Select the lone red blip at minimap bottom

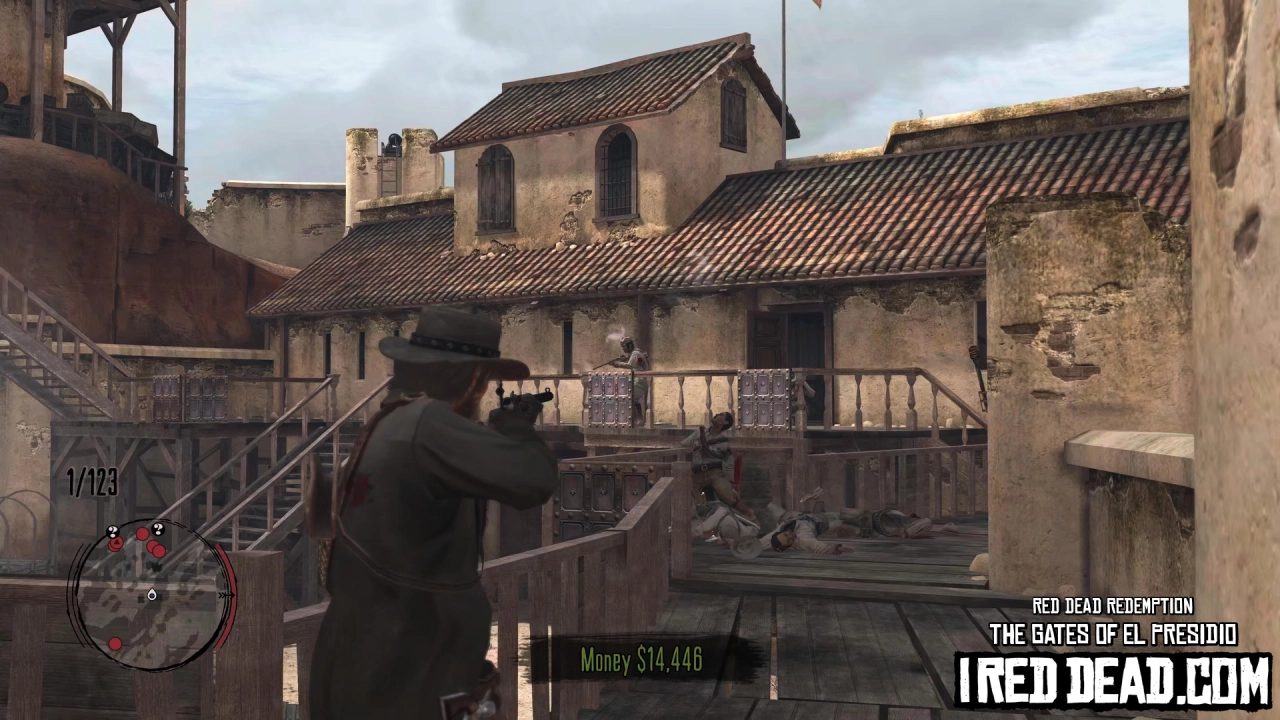(x=115, y=644)
